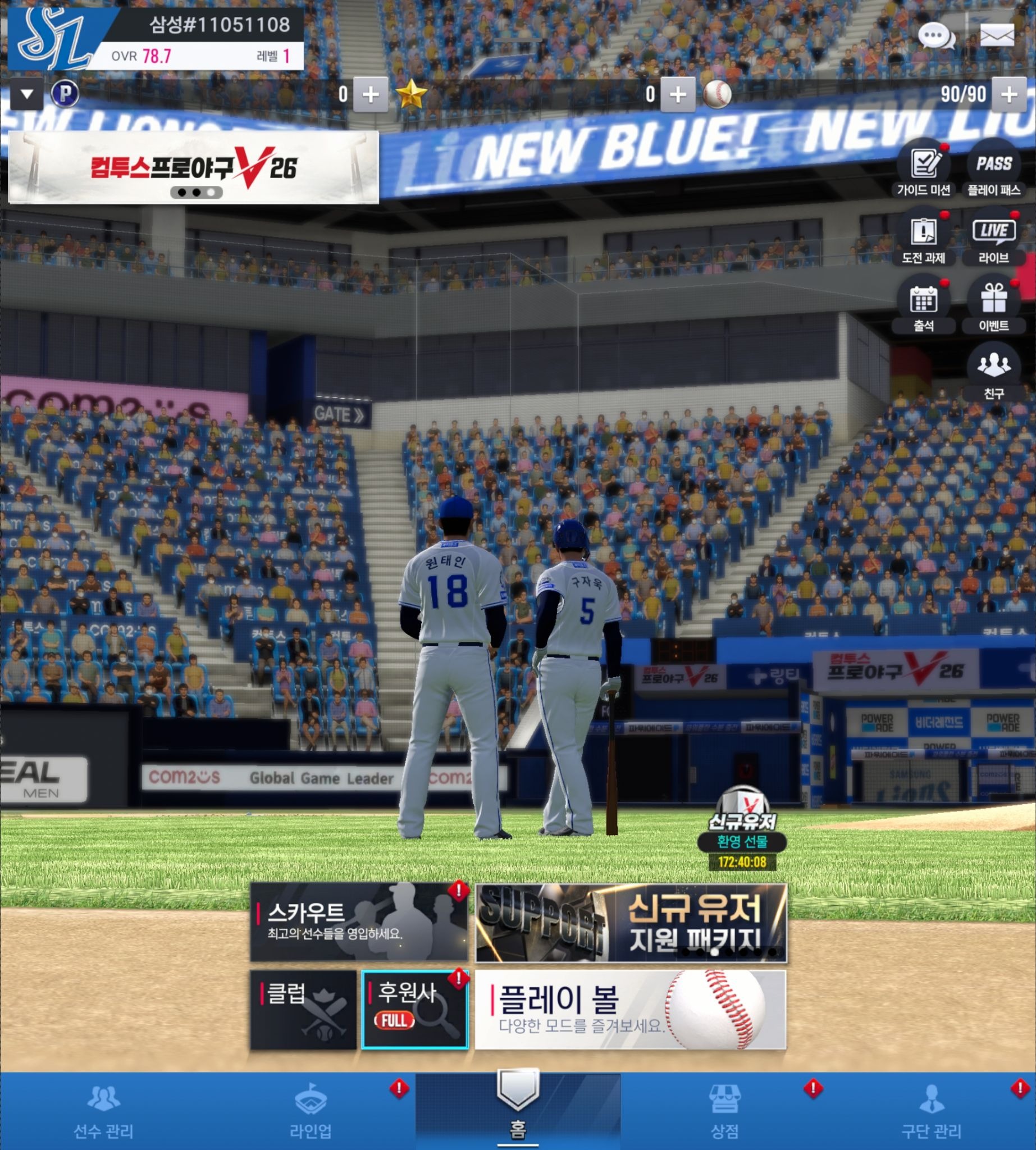
Task: Open the 후원사 sponsor menu
Action: click(415, 1010)
